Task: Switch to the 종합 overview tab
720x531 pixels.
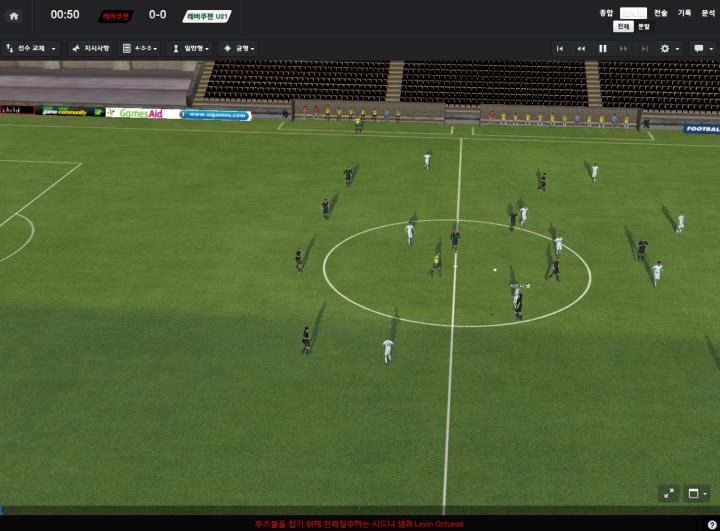Action: tap(606, 13)
